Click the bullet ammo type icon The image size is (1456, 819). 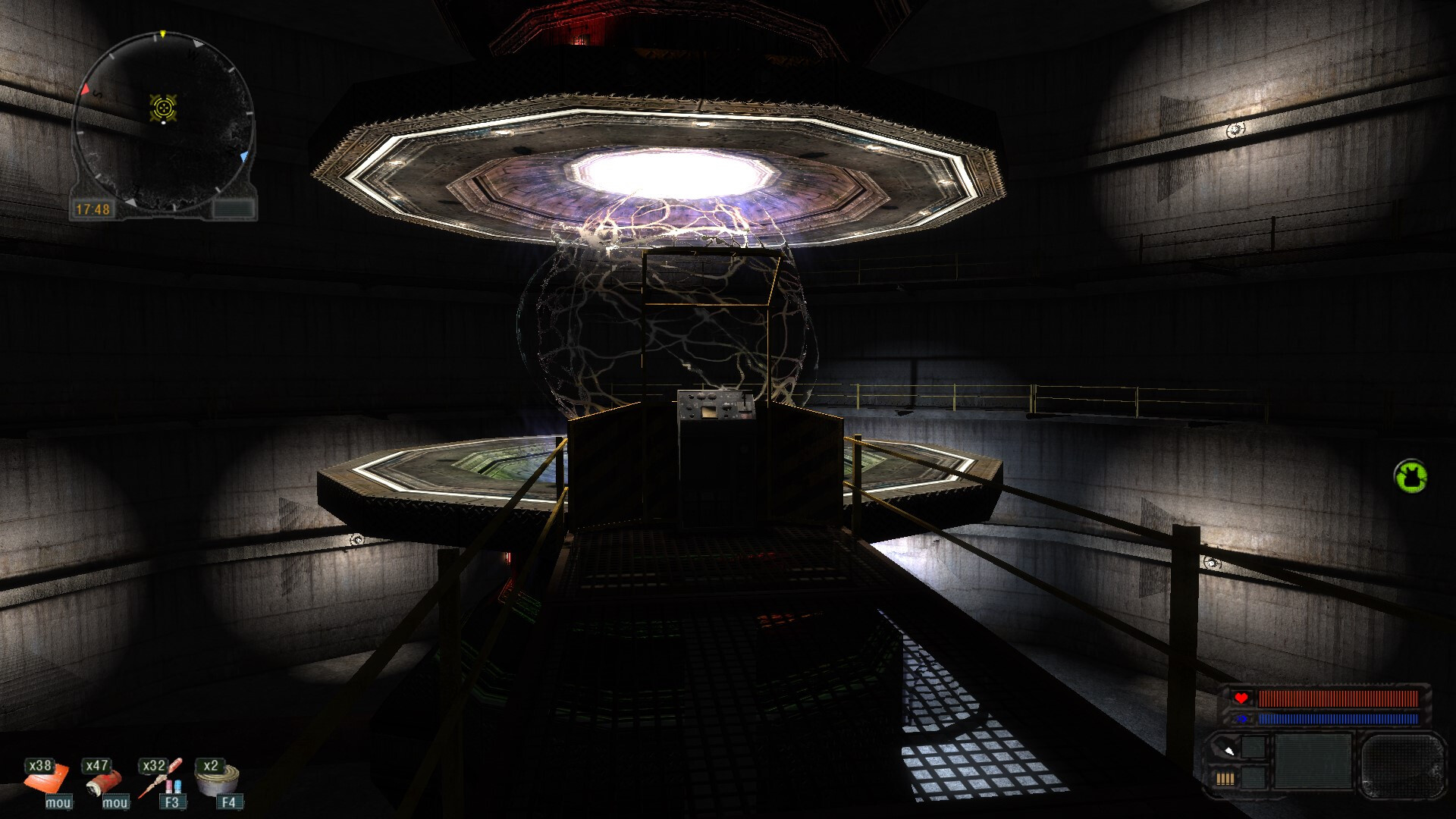coord(1227,749)
